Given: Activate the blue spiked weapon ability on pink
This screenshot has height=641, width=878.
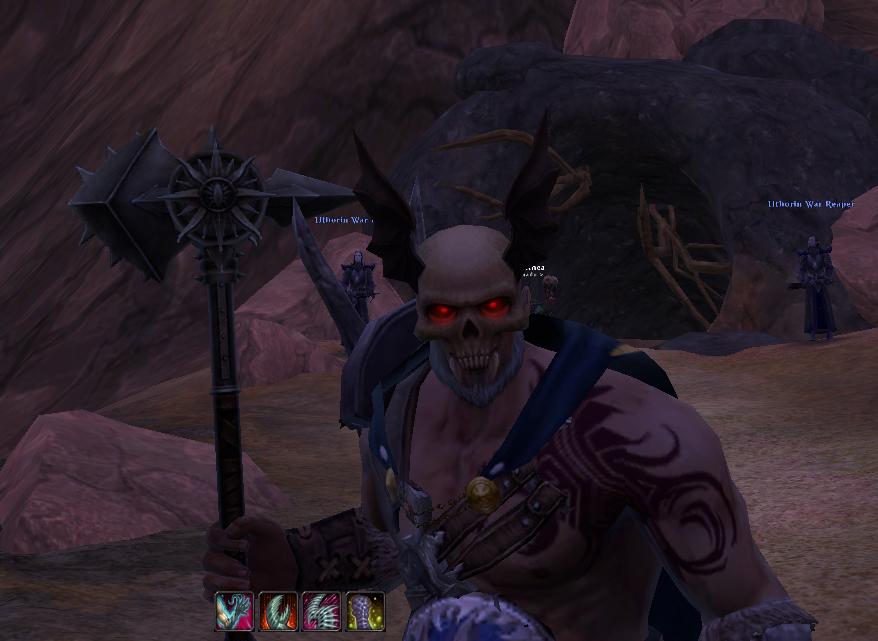Looking at the screenshot, I should [x=234, y=611].
